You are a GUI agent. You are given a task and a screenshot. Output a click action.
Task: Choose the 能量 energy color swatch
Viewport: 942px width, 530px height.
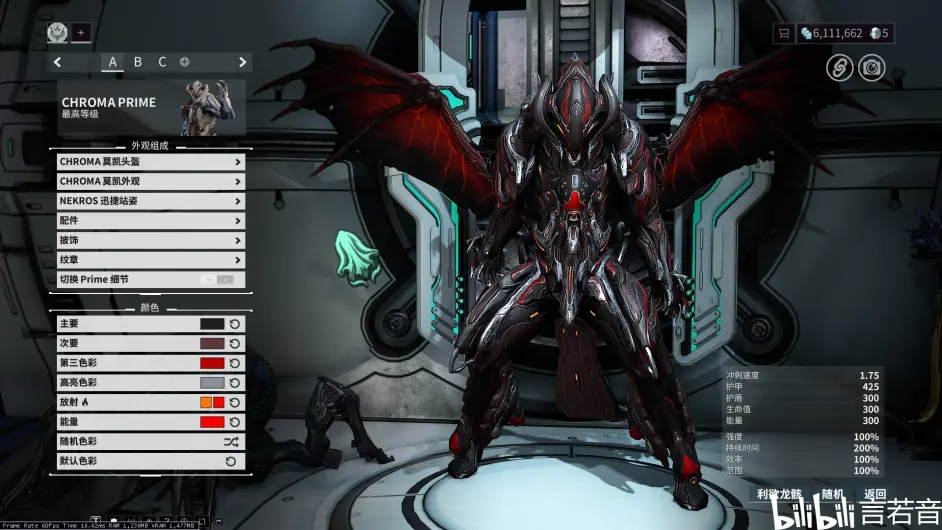[x=212, y=422]
